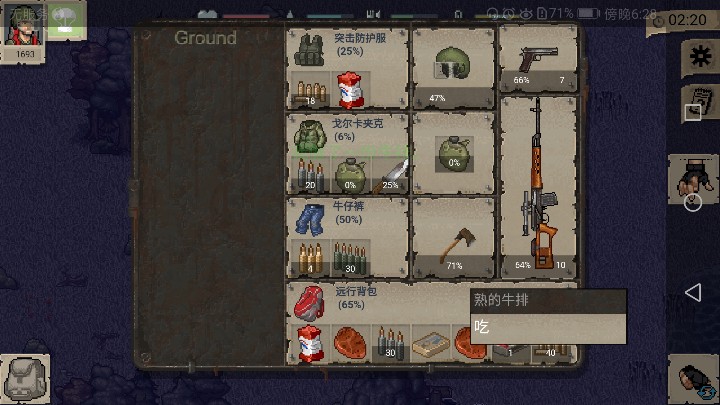Viewport: 720px width, 405px height.
Task: Select the red canned food in the vest
Action: click(x=350, y=90)
